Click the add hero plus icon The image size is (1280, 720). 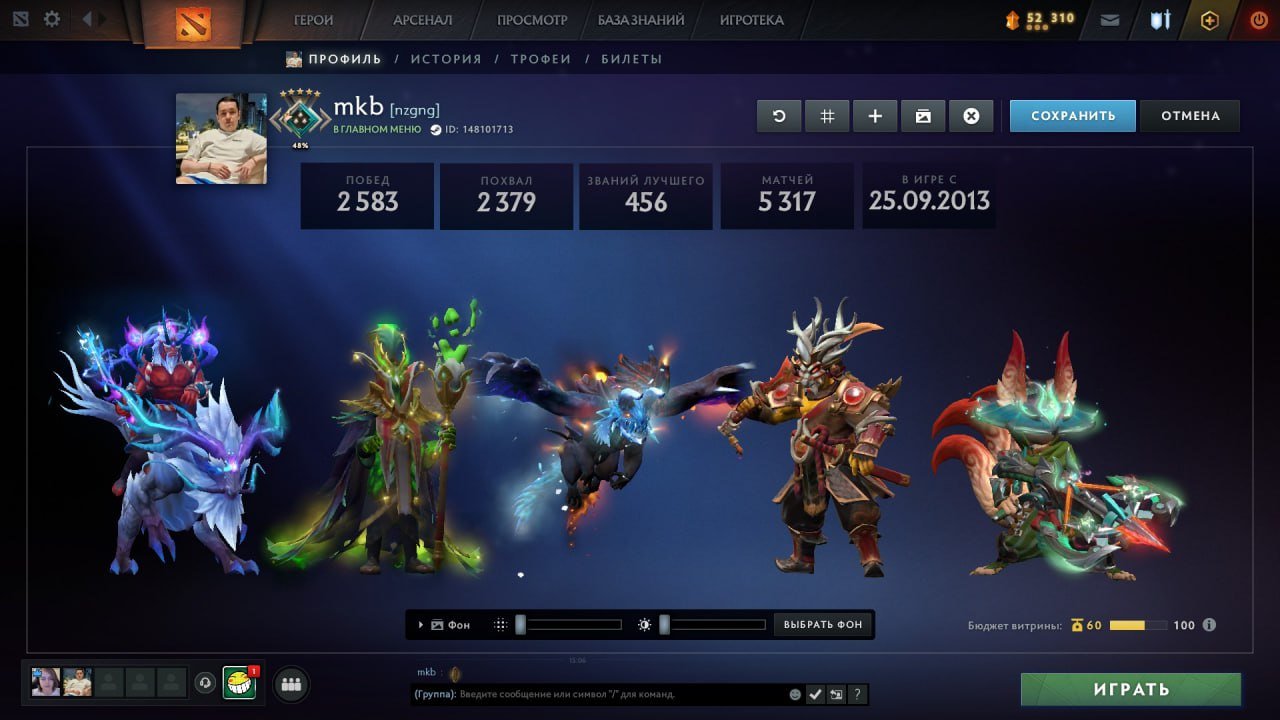pos(875,115)
